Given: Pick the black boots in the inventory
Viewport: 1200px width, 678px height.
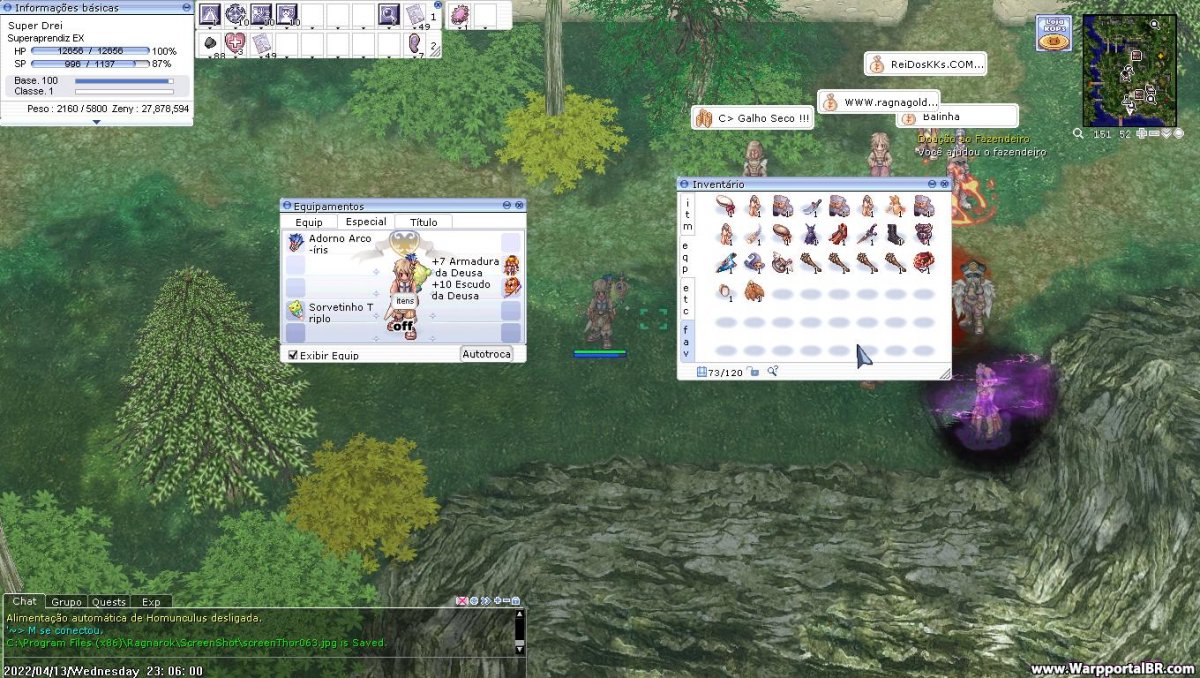Looking at the screenshot, I should [894, 235].
